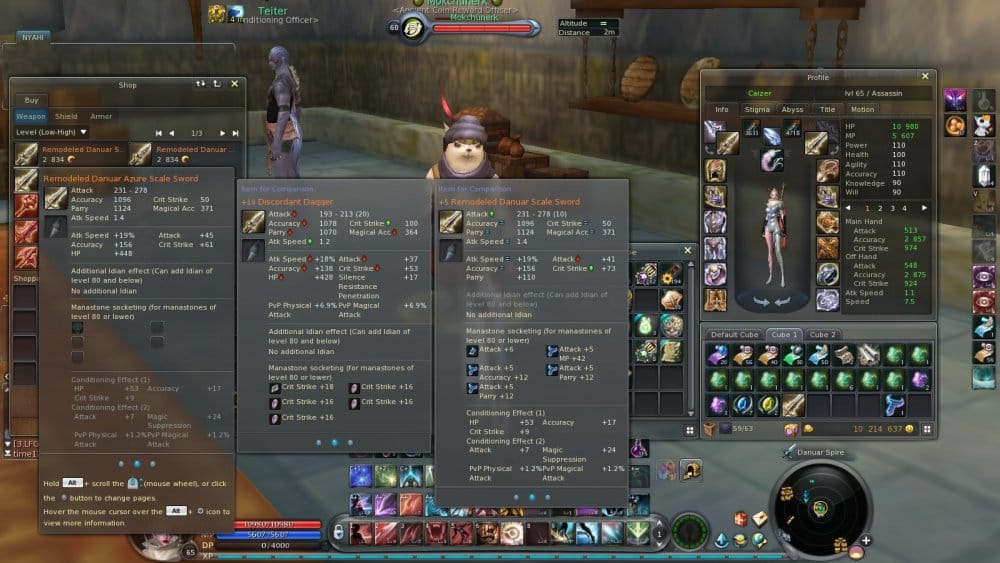This screenshot has height=563, width=1000.
Task: Switch inventory to the Cube 2 tab
Action: [823, 334]
